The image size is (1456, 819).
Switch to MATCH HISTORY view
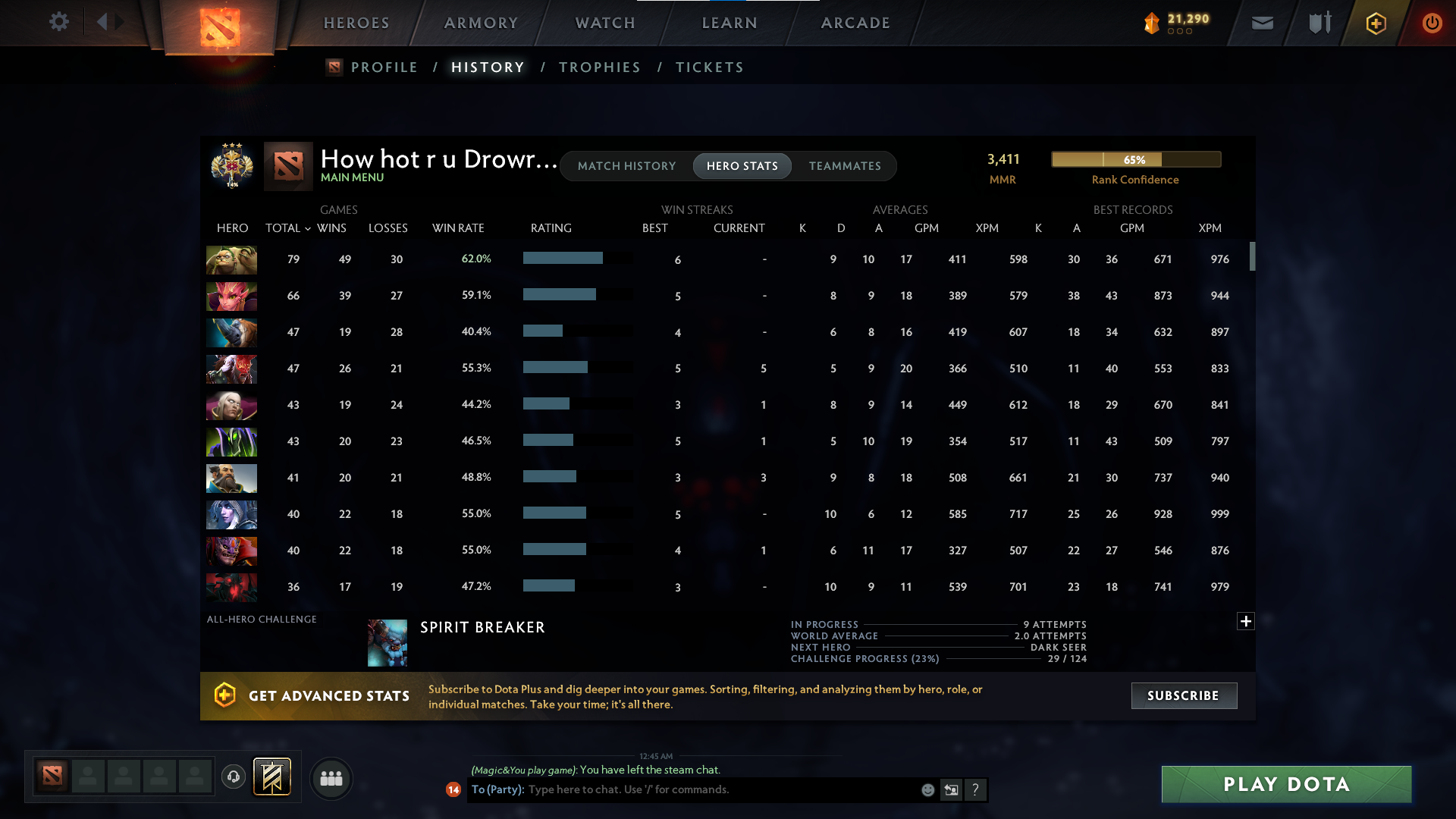click(x=626, y=165)
